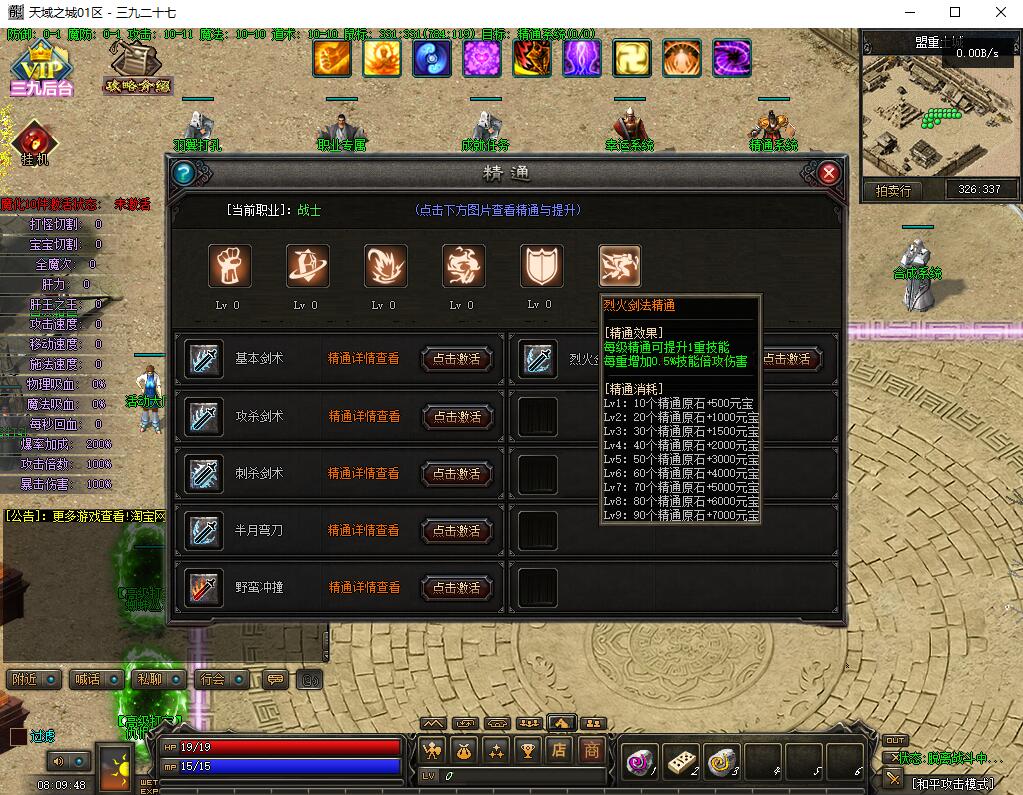The image size is (1023, 795).
Task: Open the 拍卖行 auction house button
Action: [893, 190]
